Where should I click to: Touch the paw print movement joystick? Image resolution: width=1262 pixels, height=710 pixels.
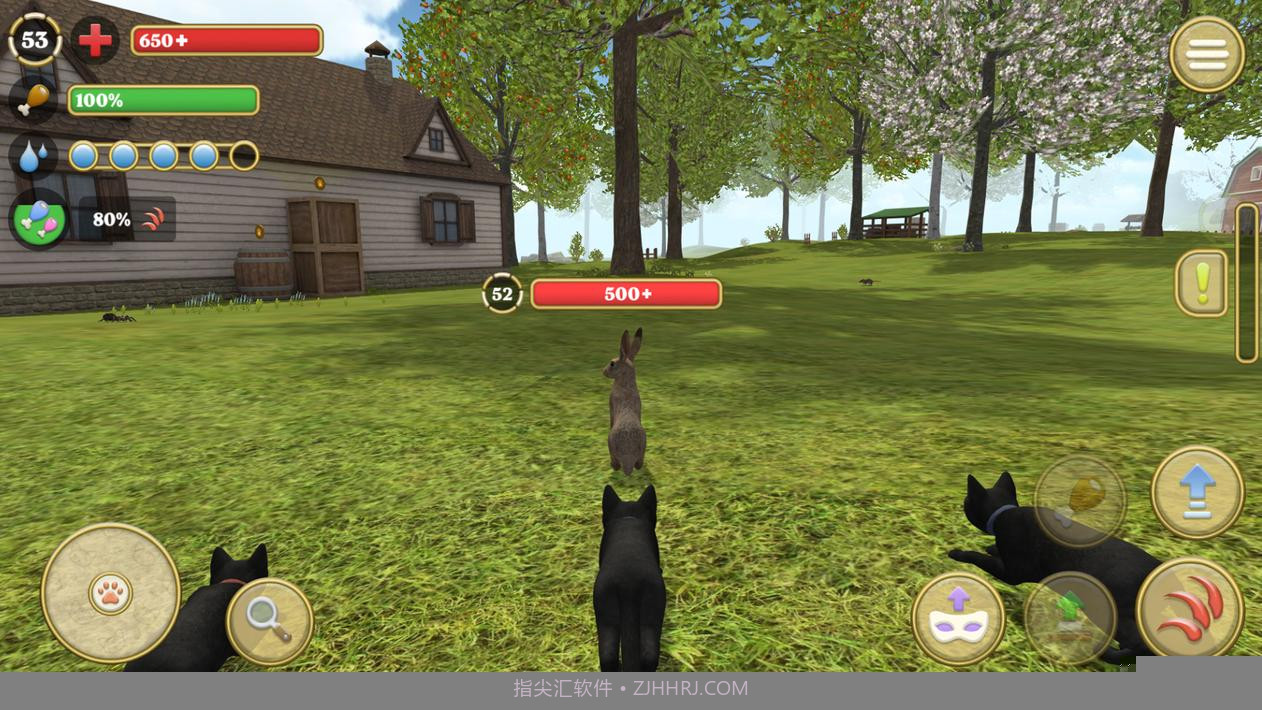coord(110,593)
